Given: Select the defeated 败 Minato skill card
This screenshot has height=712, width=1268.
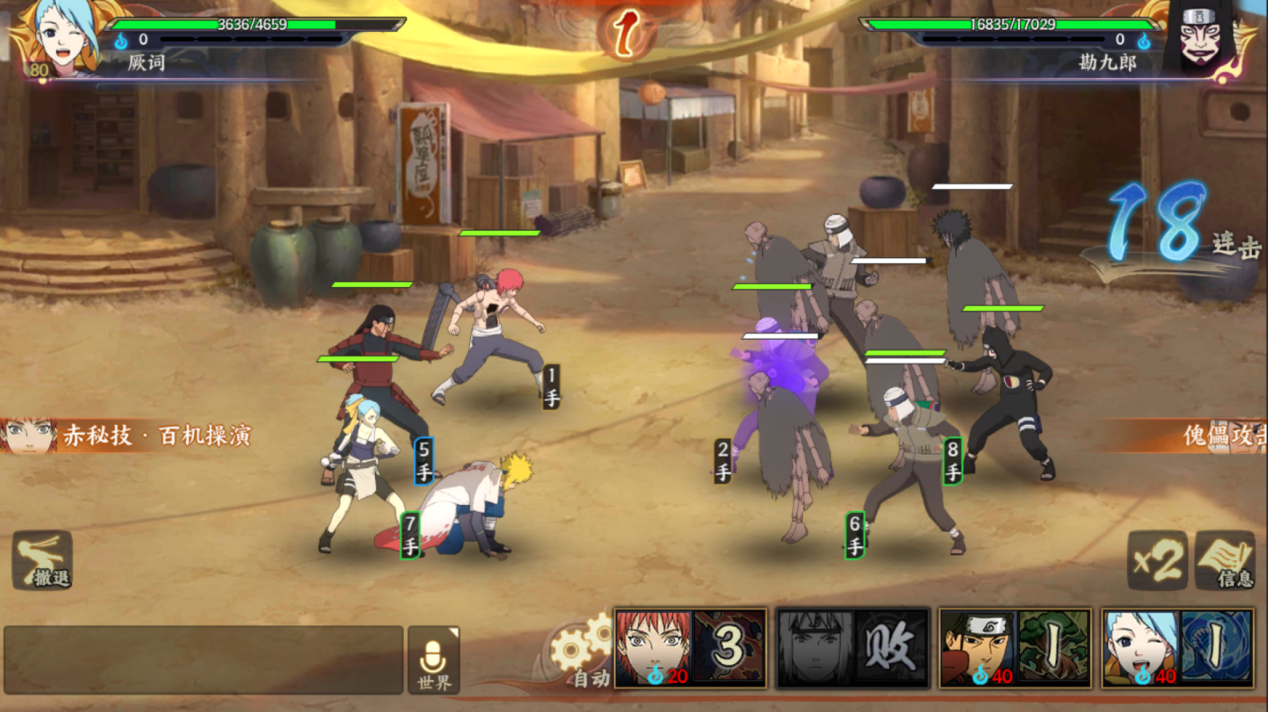Looking at the screenshot, I should pyautogui.click(x=853, y=648).
